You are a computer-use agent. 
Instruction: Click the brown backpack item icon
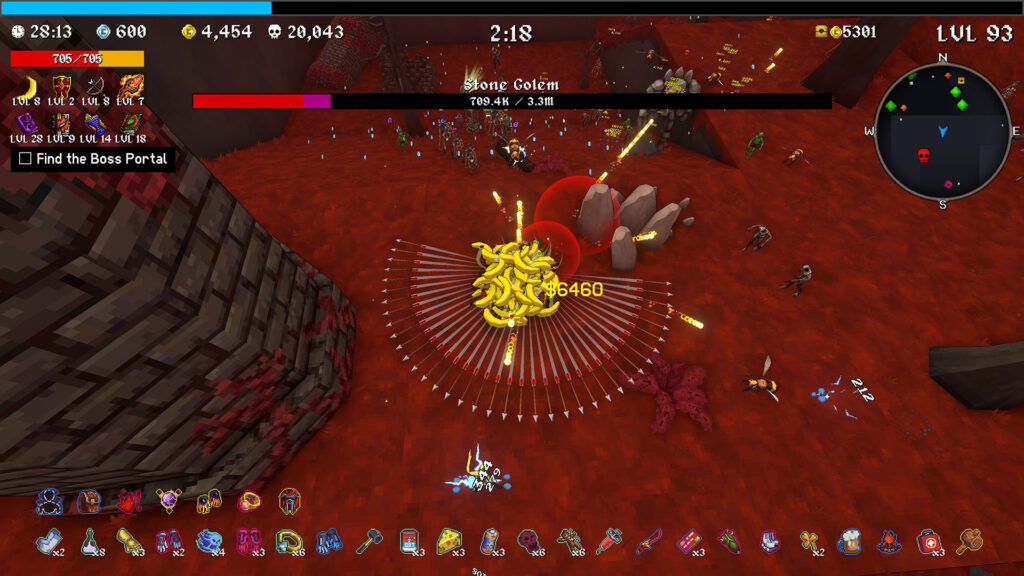tap(90, 502)
